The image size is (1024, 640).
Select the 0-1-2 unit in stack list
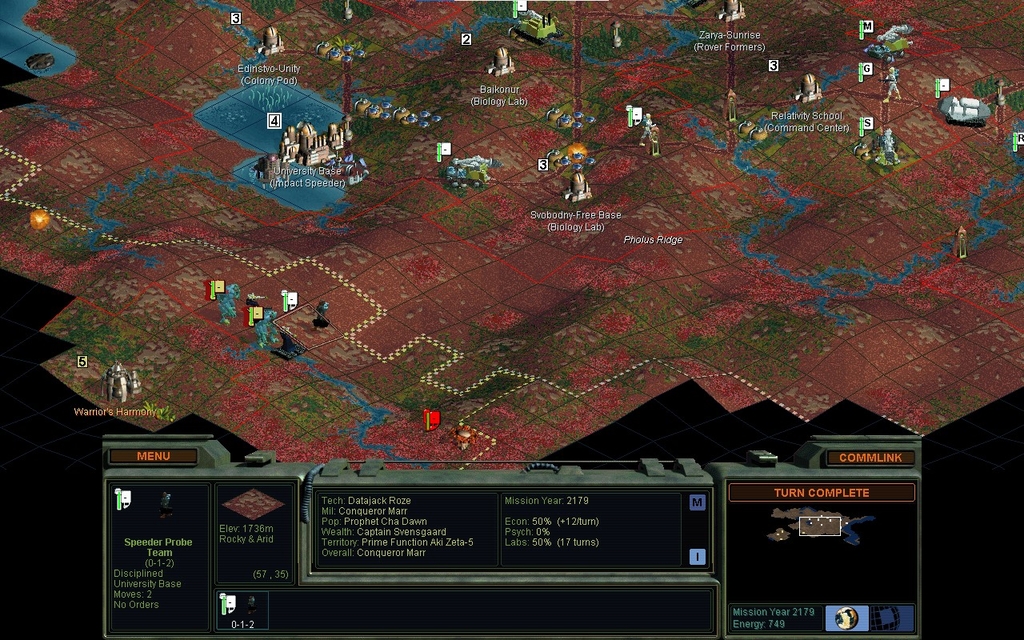pyautogui.click(x=243, y=610)
